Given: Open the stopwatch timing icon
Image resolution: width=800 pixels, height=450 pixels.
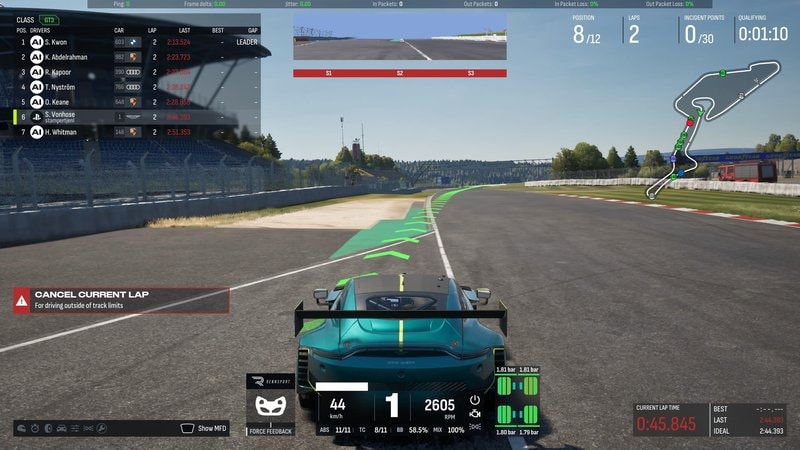Looking at the screenshot, I should (x=36, y=428).
